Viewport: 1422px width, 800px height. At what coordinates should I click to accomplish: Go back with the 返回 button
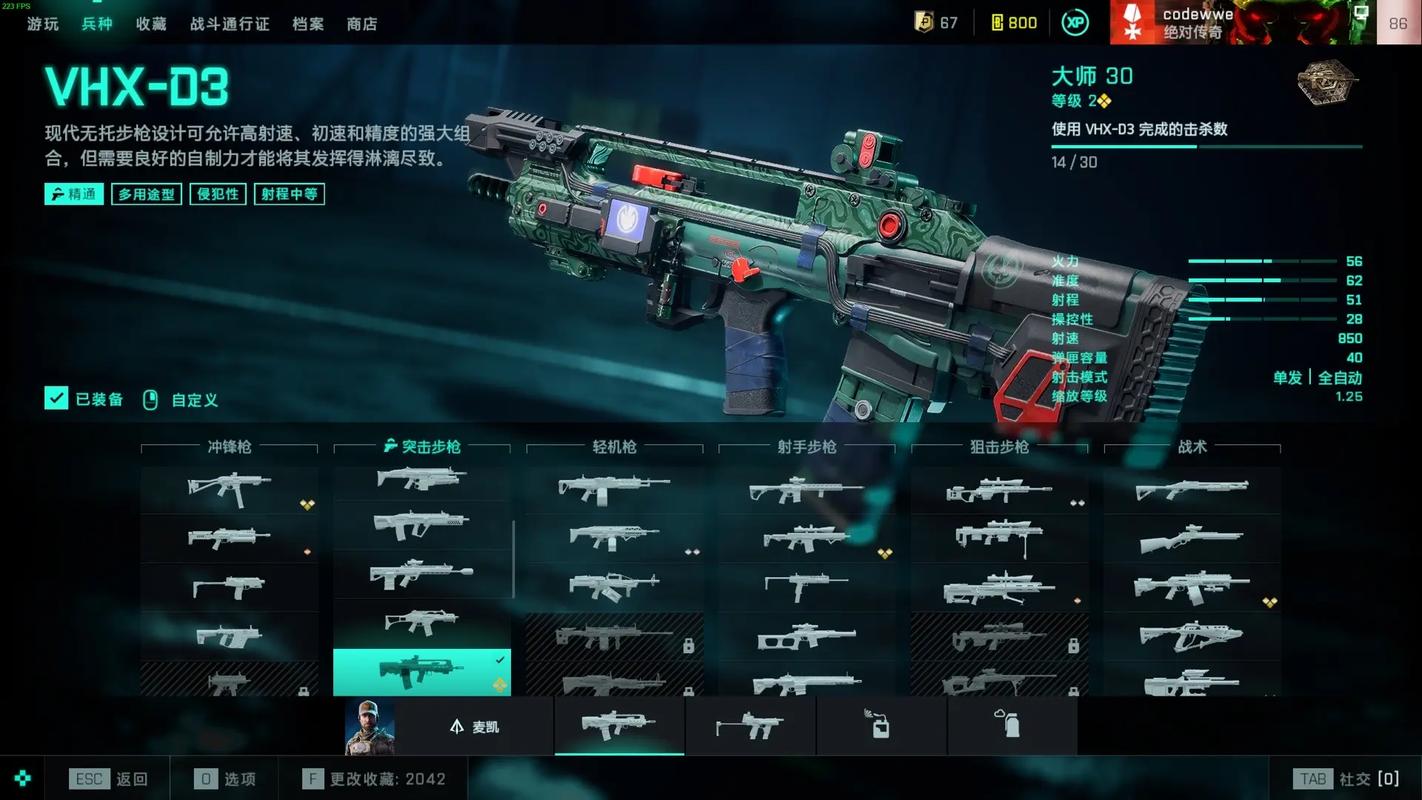109,779
